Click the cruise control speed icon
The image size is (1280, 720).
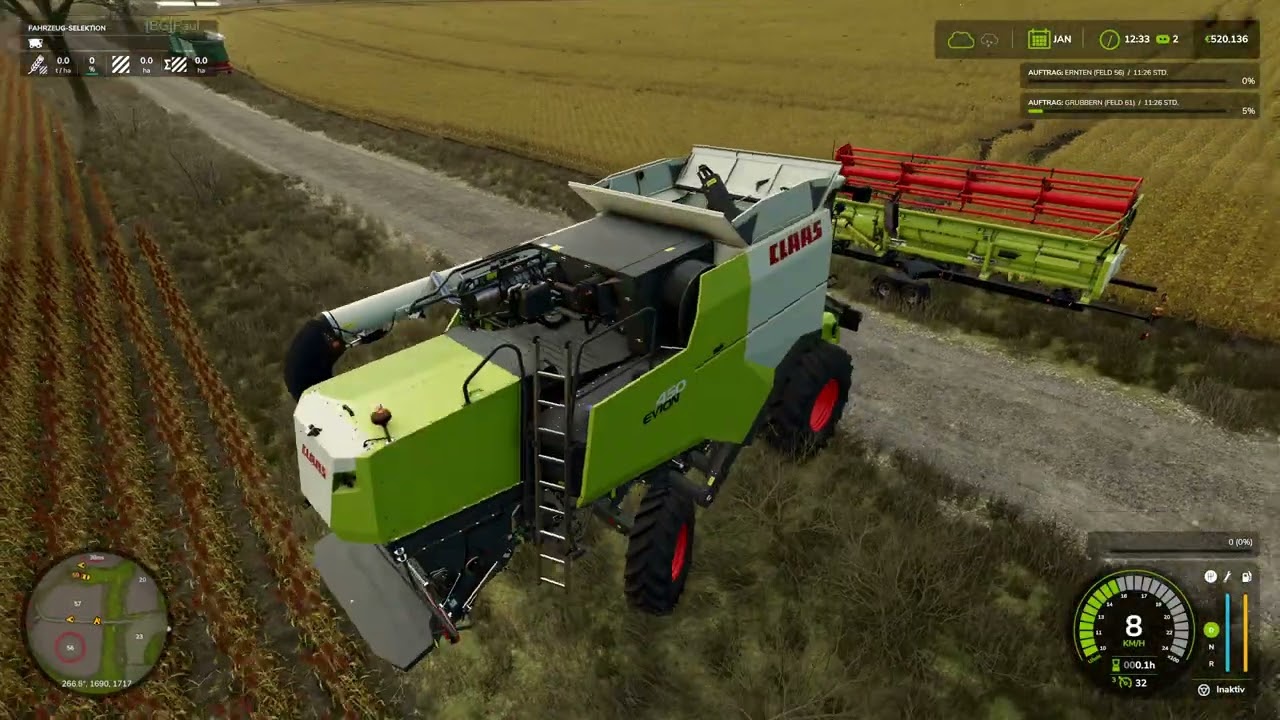[1124, 683]
